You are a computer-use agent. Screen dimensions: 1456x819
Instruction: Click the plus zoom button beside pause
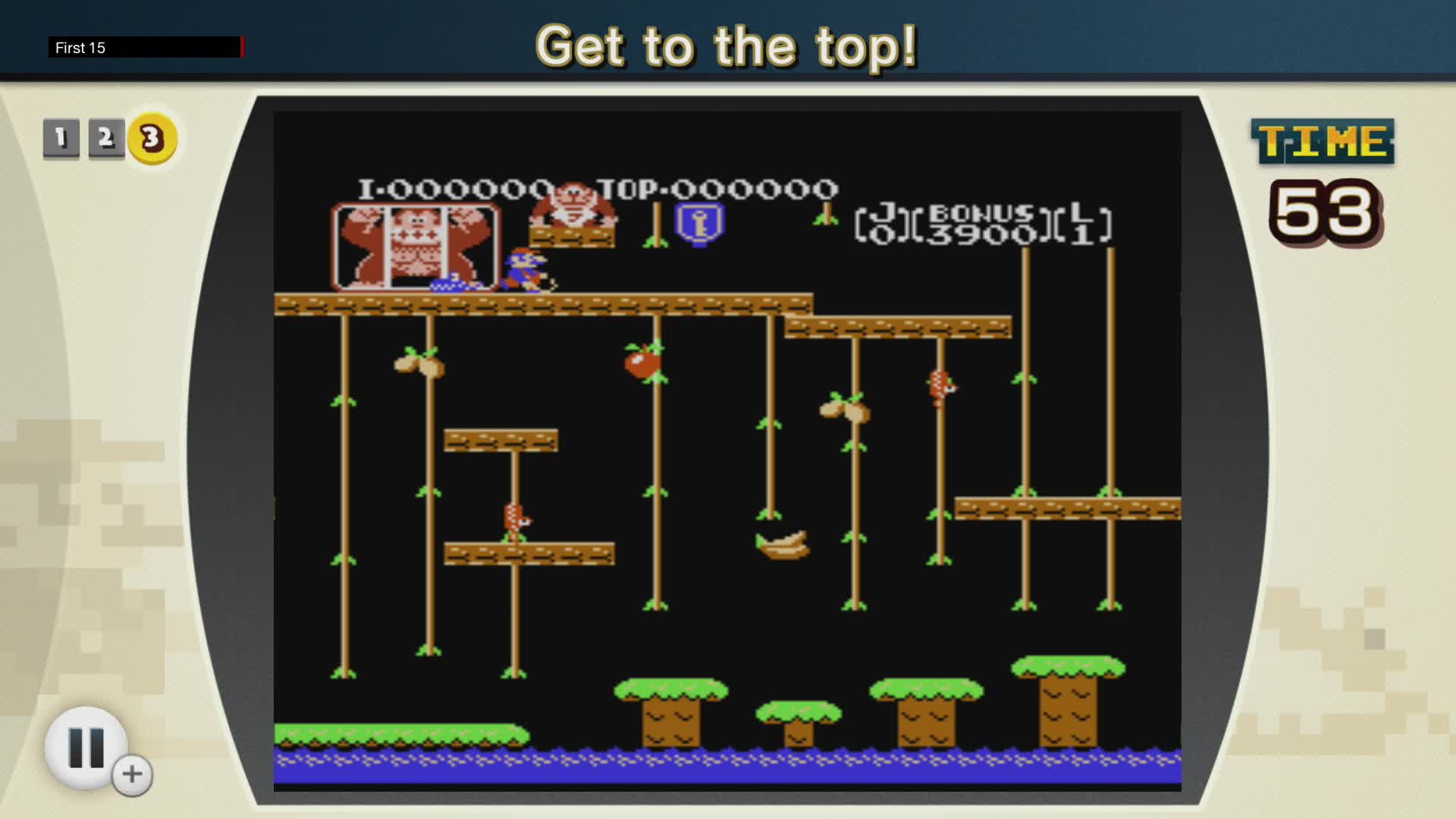click(130, 775)
